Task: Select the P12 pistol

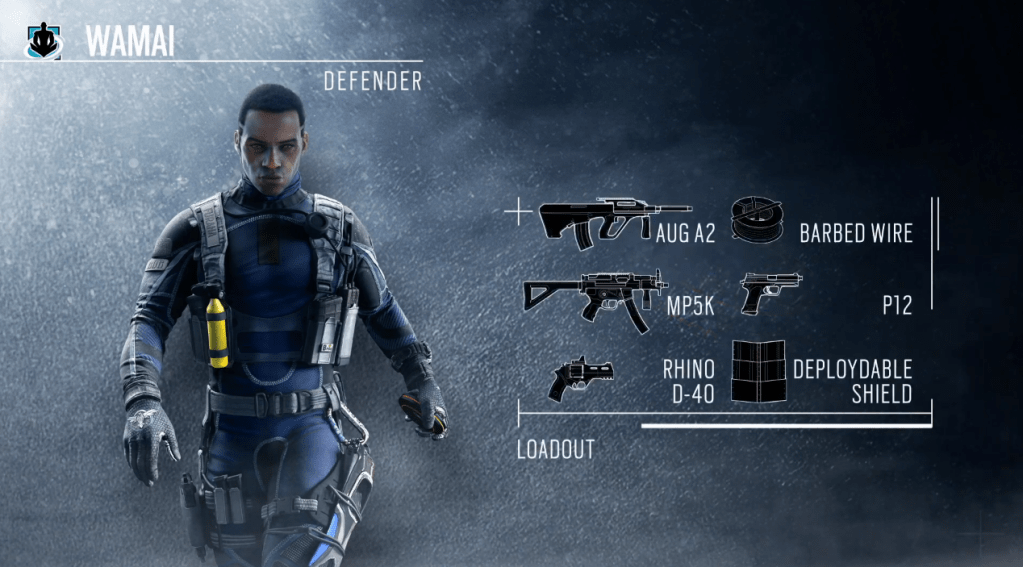Action: [x=769, y=293]
